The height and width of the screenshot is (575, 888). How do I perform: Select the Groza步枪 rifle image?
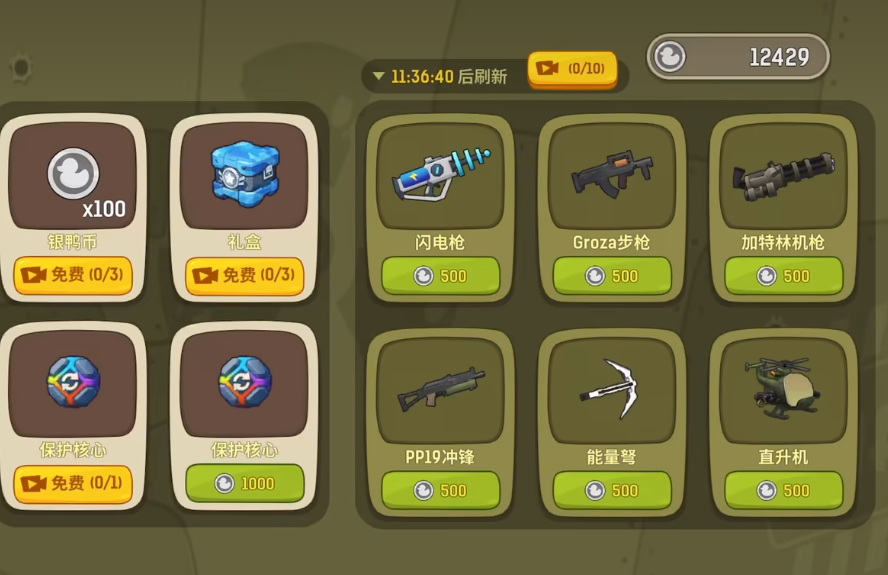(x=612, y=174)
